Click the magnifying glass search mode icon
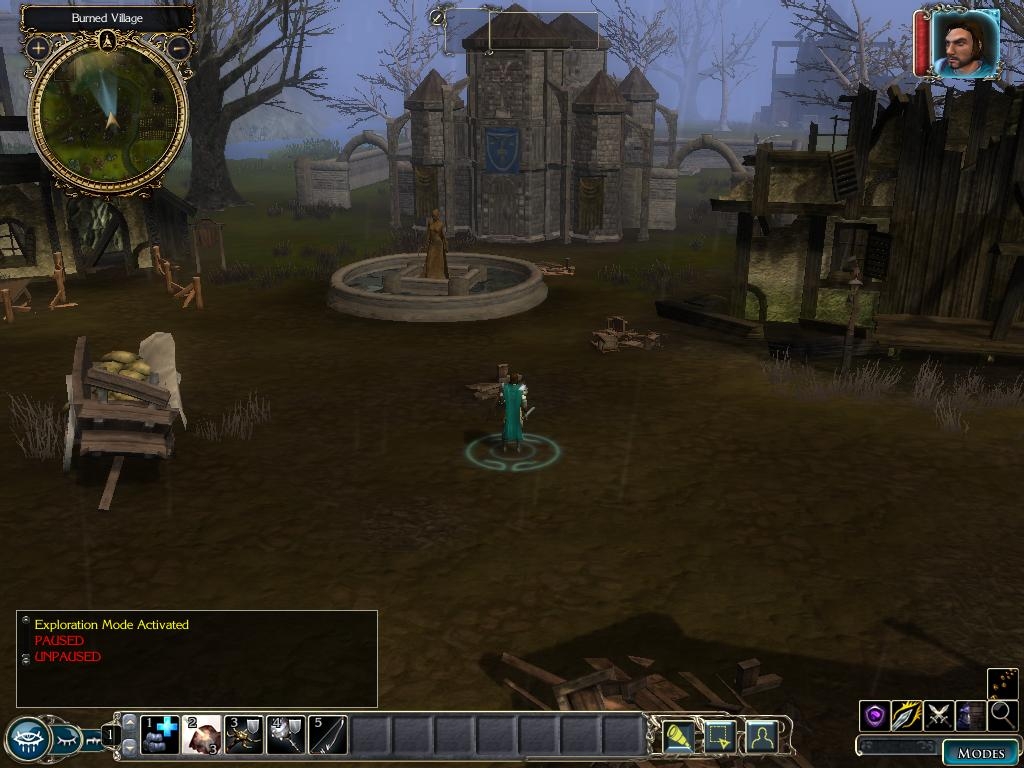The height and width of the screenshot is (768, 1024). click(x=1002, y=715)
